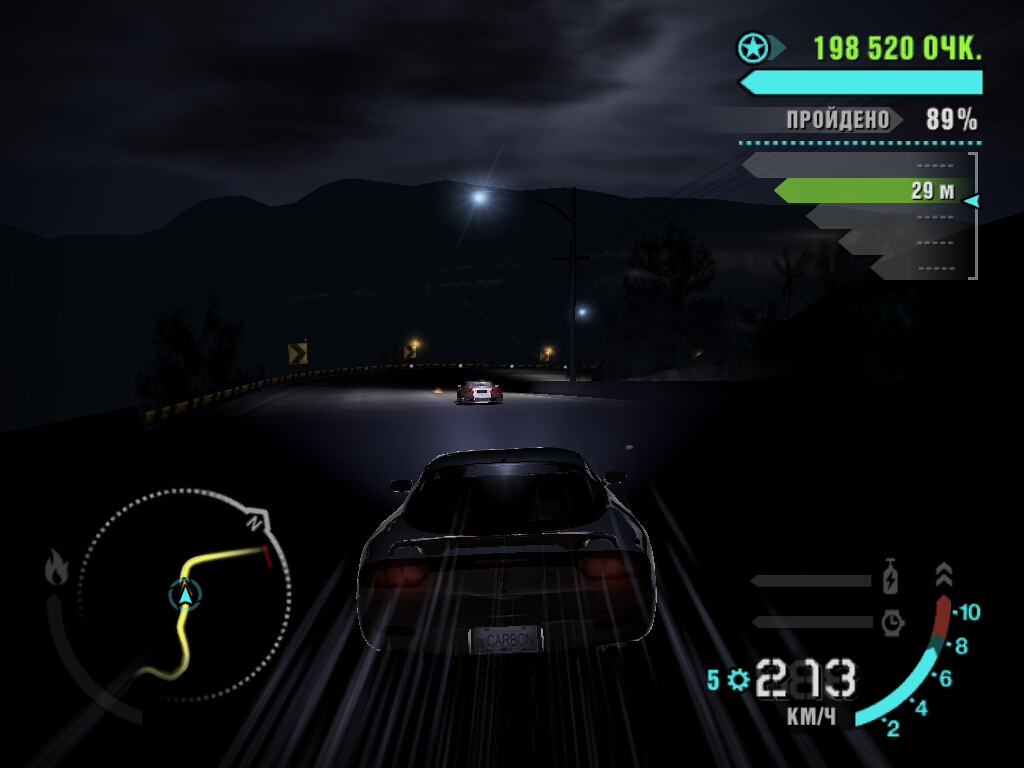Click the star points icon
The image size is (1024, 768).
click(752, 47)
